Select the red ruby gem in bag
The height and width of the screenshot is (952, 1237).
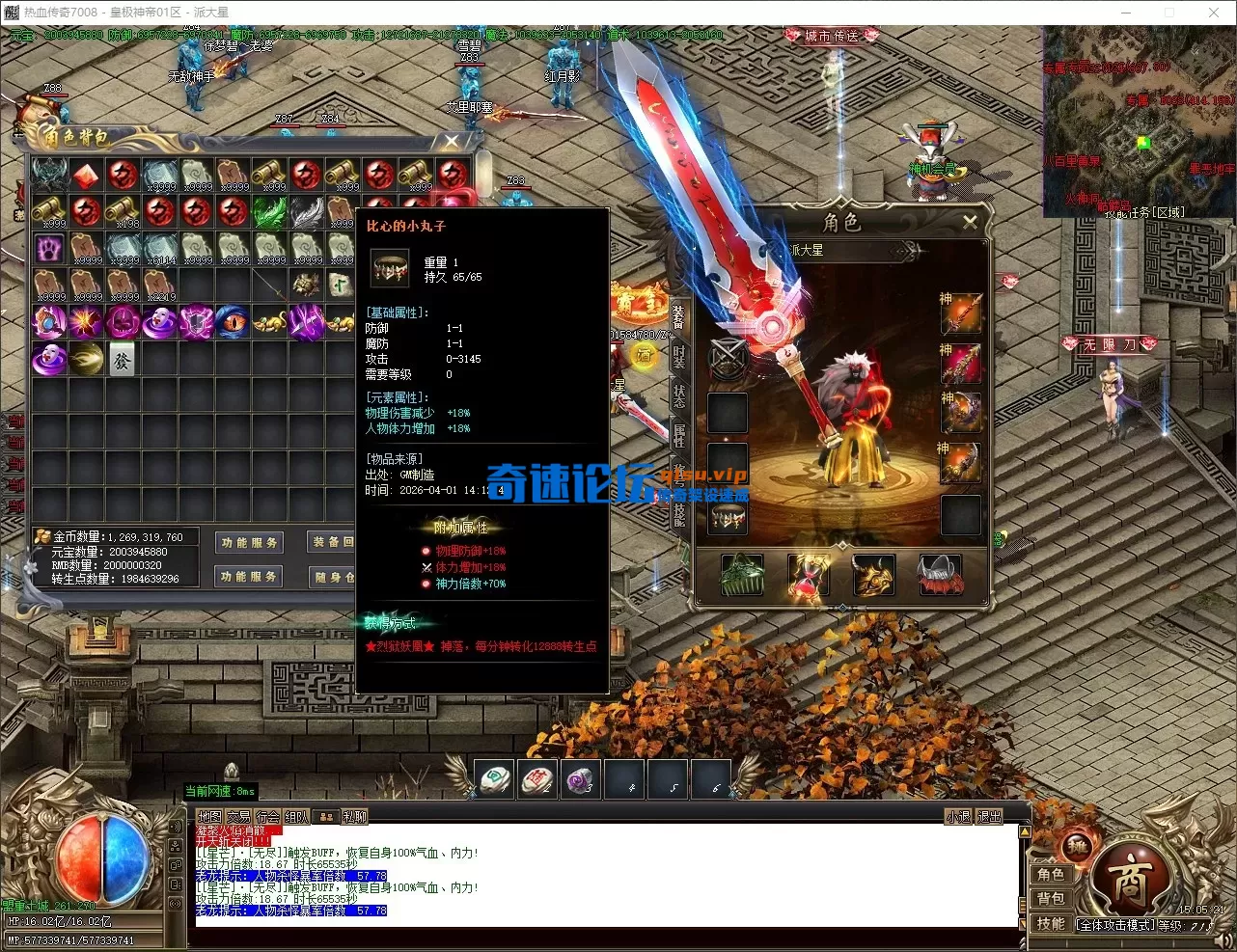click(x=86, y=175)
